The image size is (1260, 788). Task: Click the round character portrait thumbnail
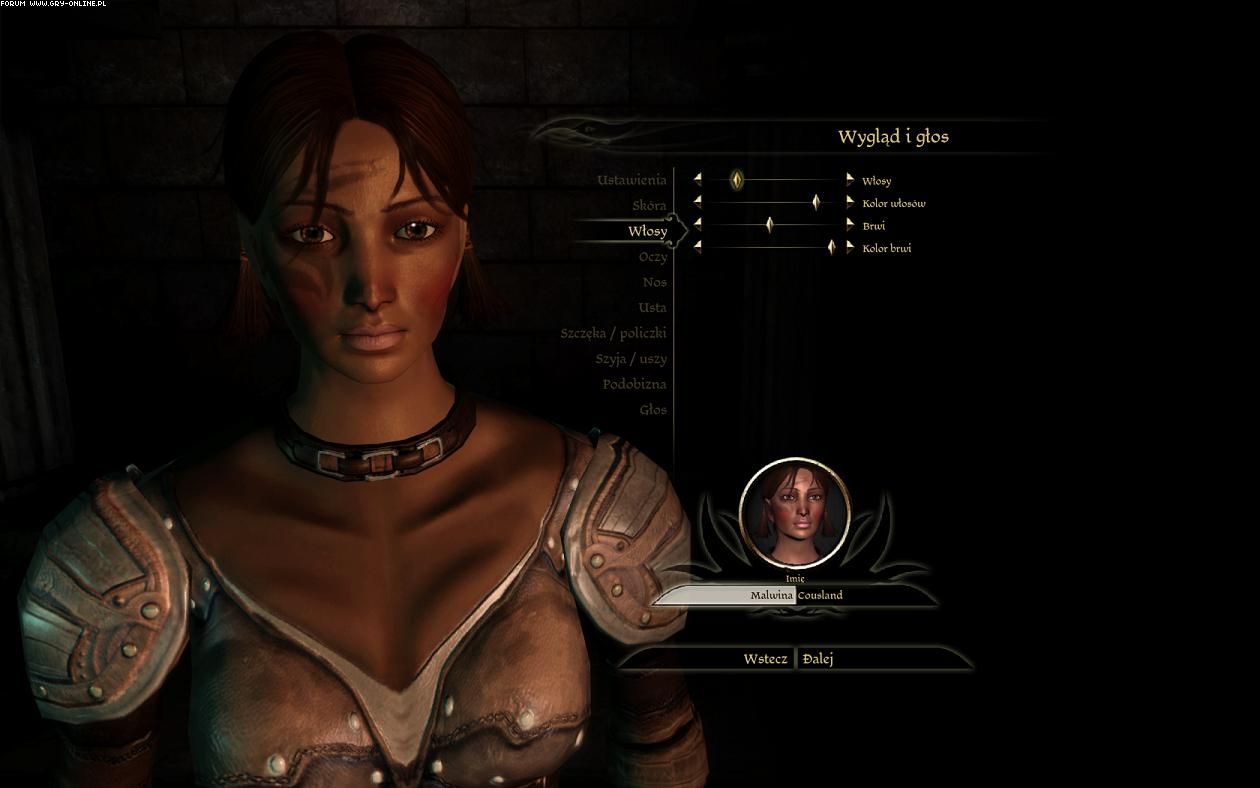[x=794, y=514]
